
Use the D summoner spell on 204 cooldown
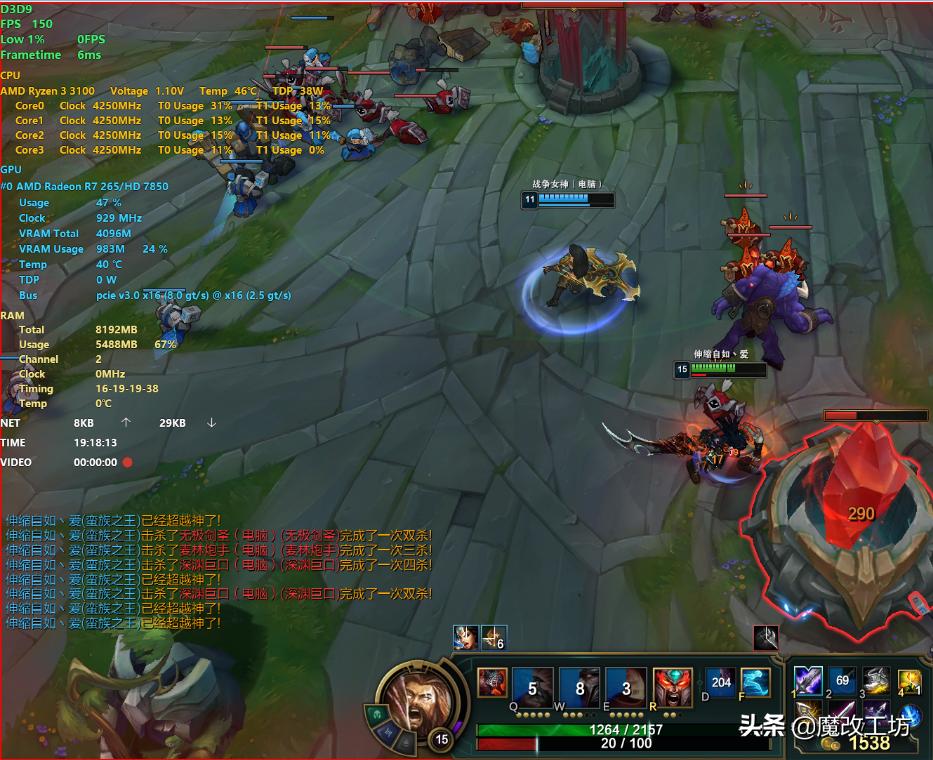720,683
